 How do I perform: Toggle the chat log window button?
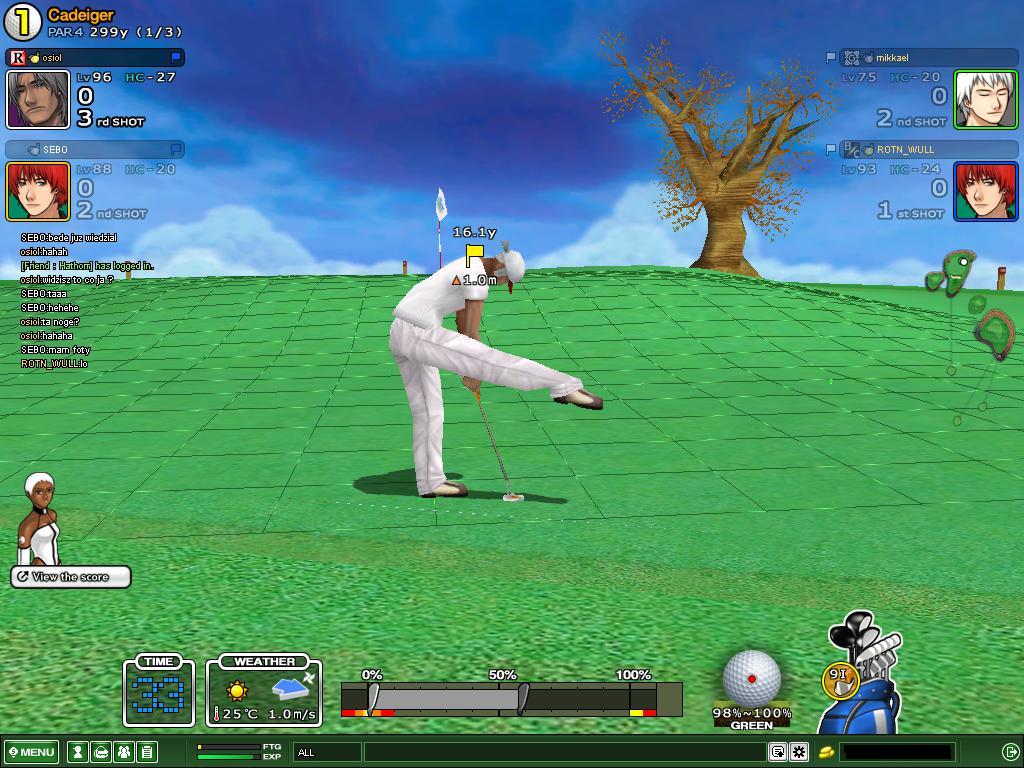point(778,752)
